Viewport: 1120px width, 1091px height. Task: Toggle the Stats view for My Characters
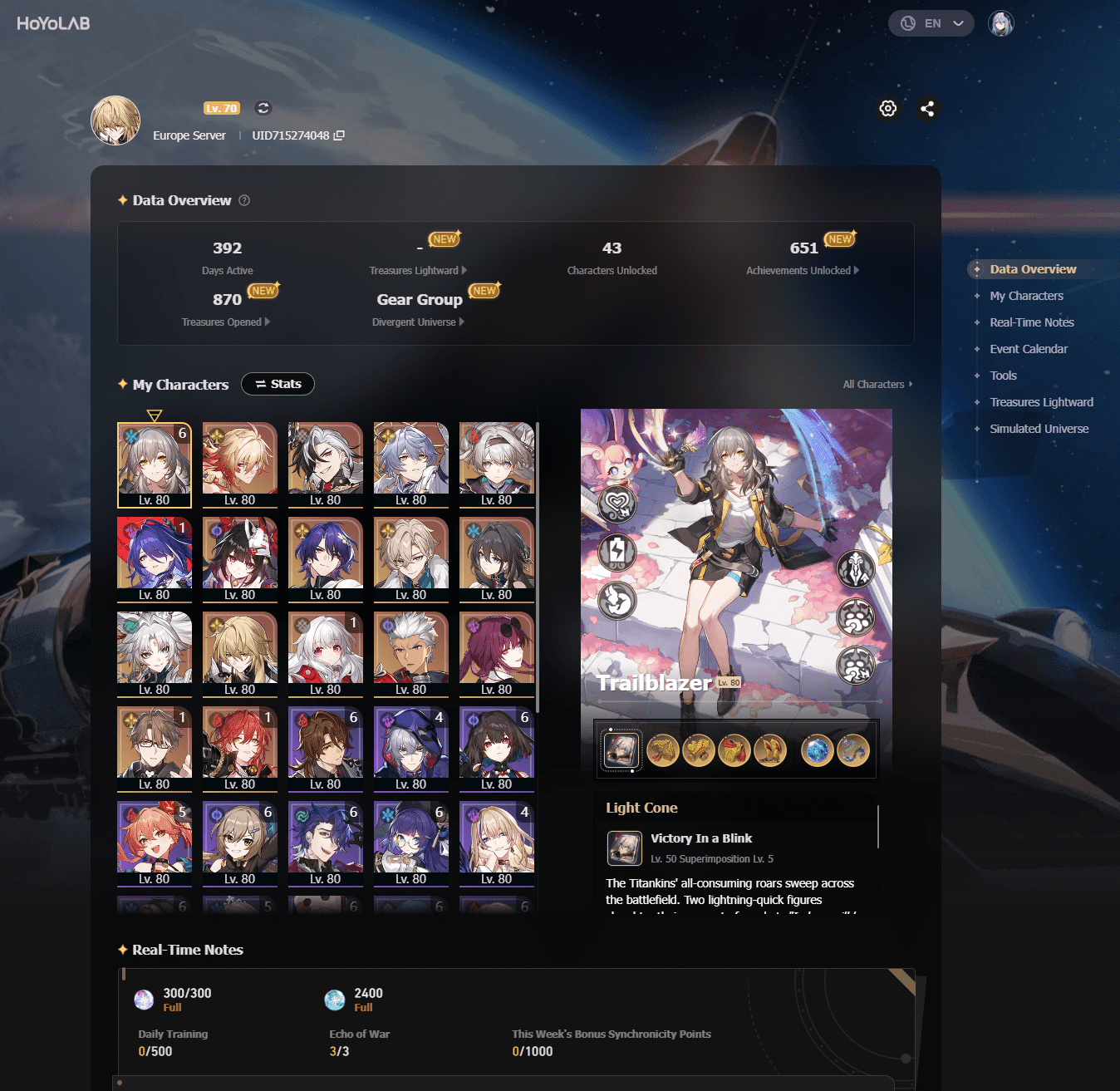click(278, 383)
